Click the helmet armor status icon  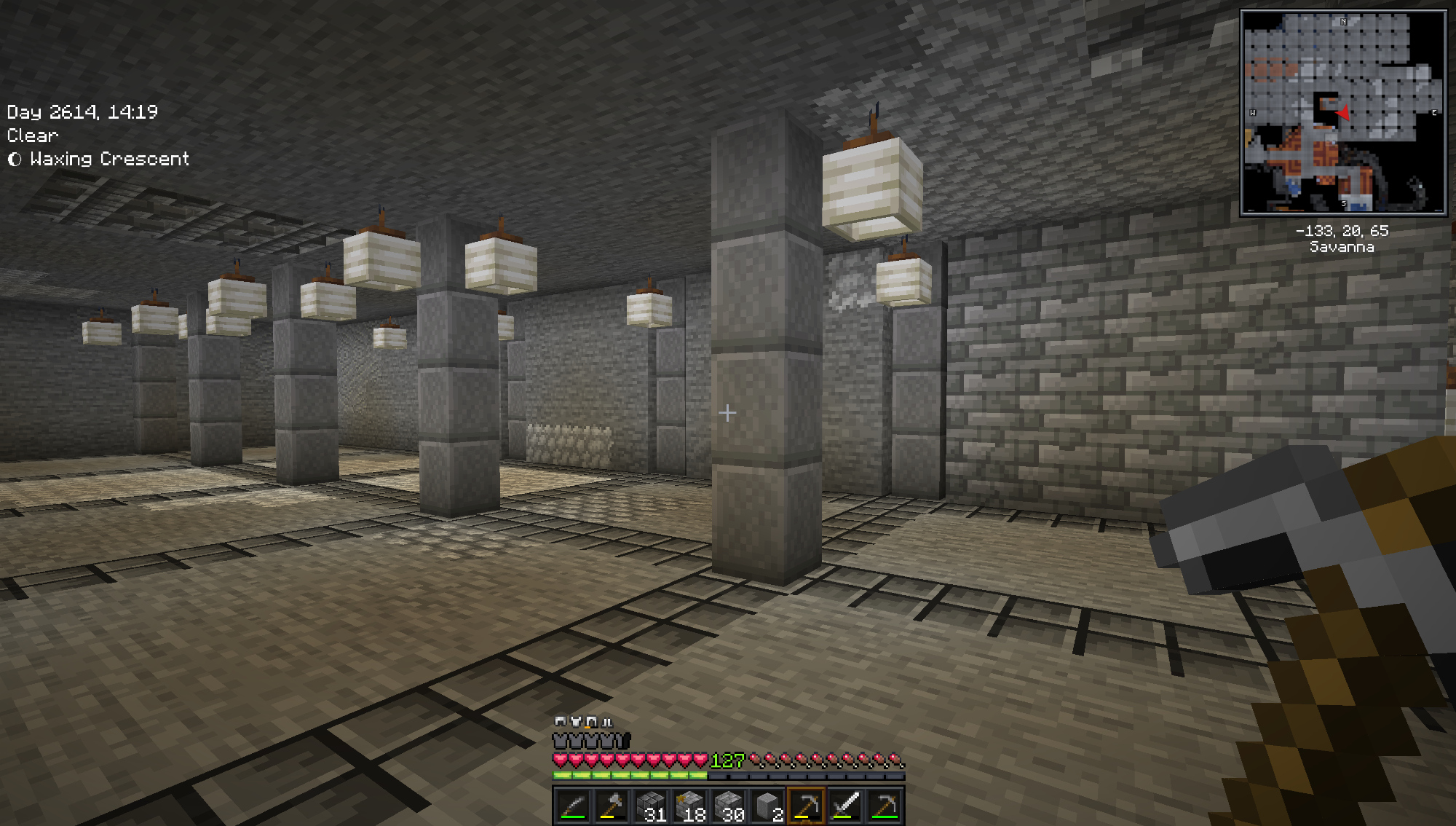[x=560, y=721]
